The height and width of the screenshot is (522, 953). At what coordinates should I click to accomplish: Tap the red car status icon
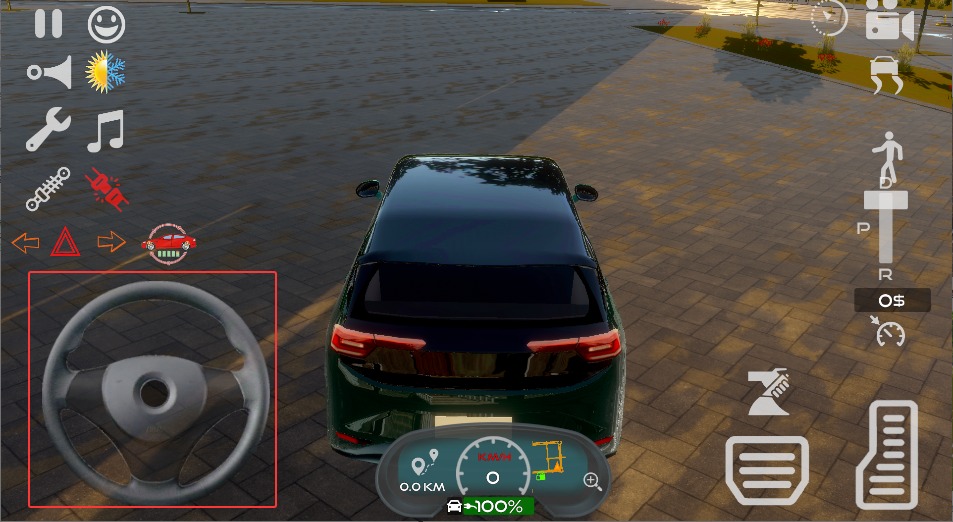(x=168, y=243)
